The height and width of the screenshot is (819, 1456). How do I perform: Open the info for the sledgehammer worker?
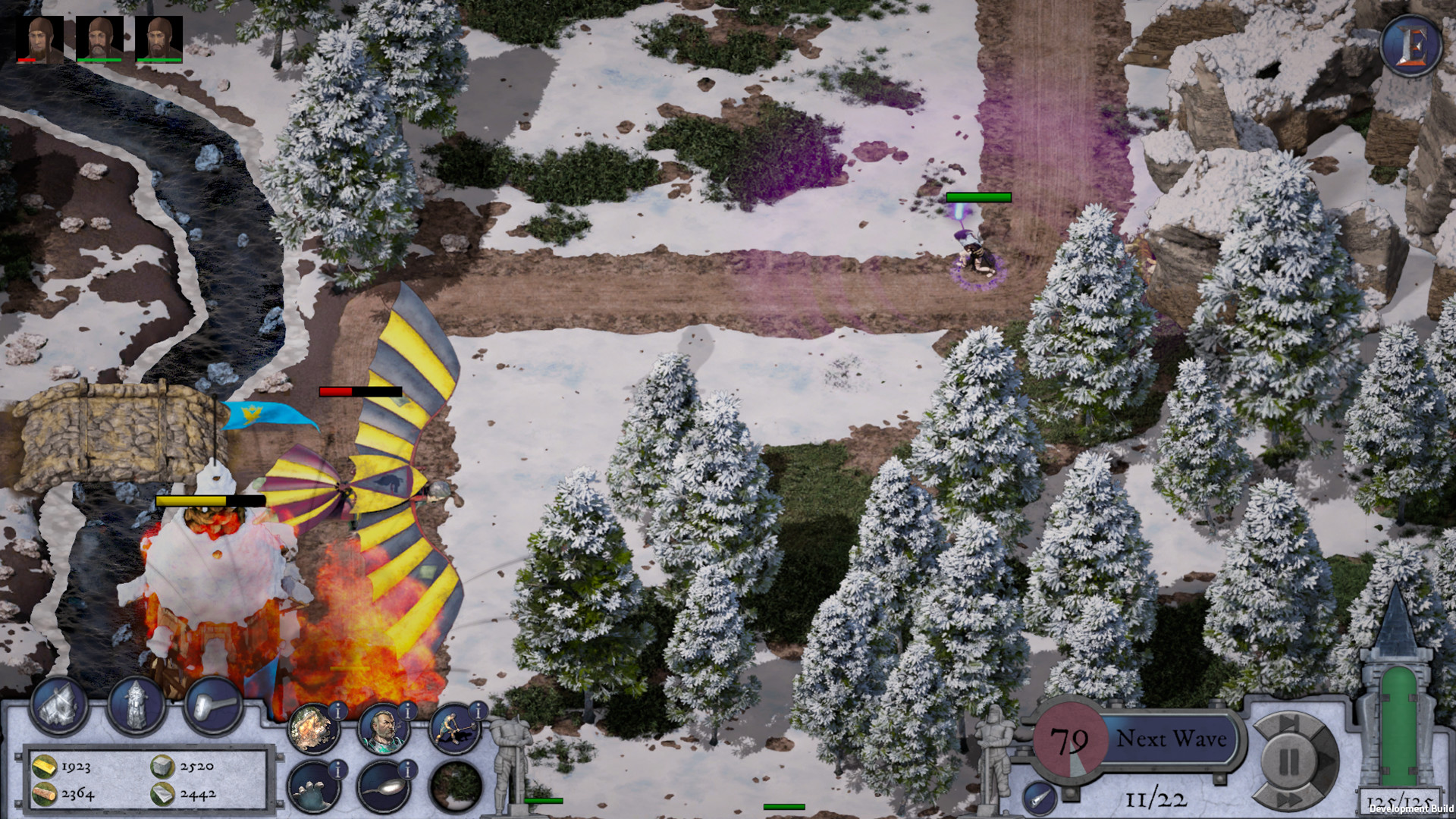[478, 711]
